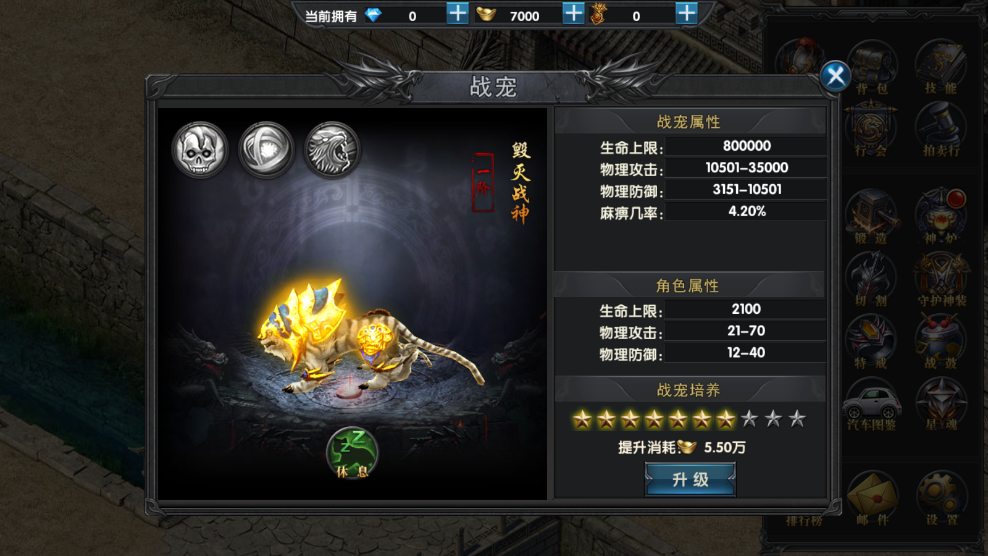Add diamonds with the plus button
The width and height of the screenshot is (988, 556).
point(457,14)
